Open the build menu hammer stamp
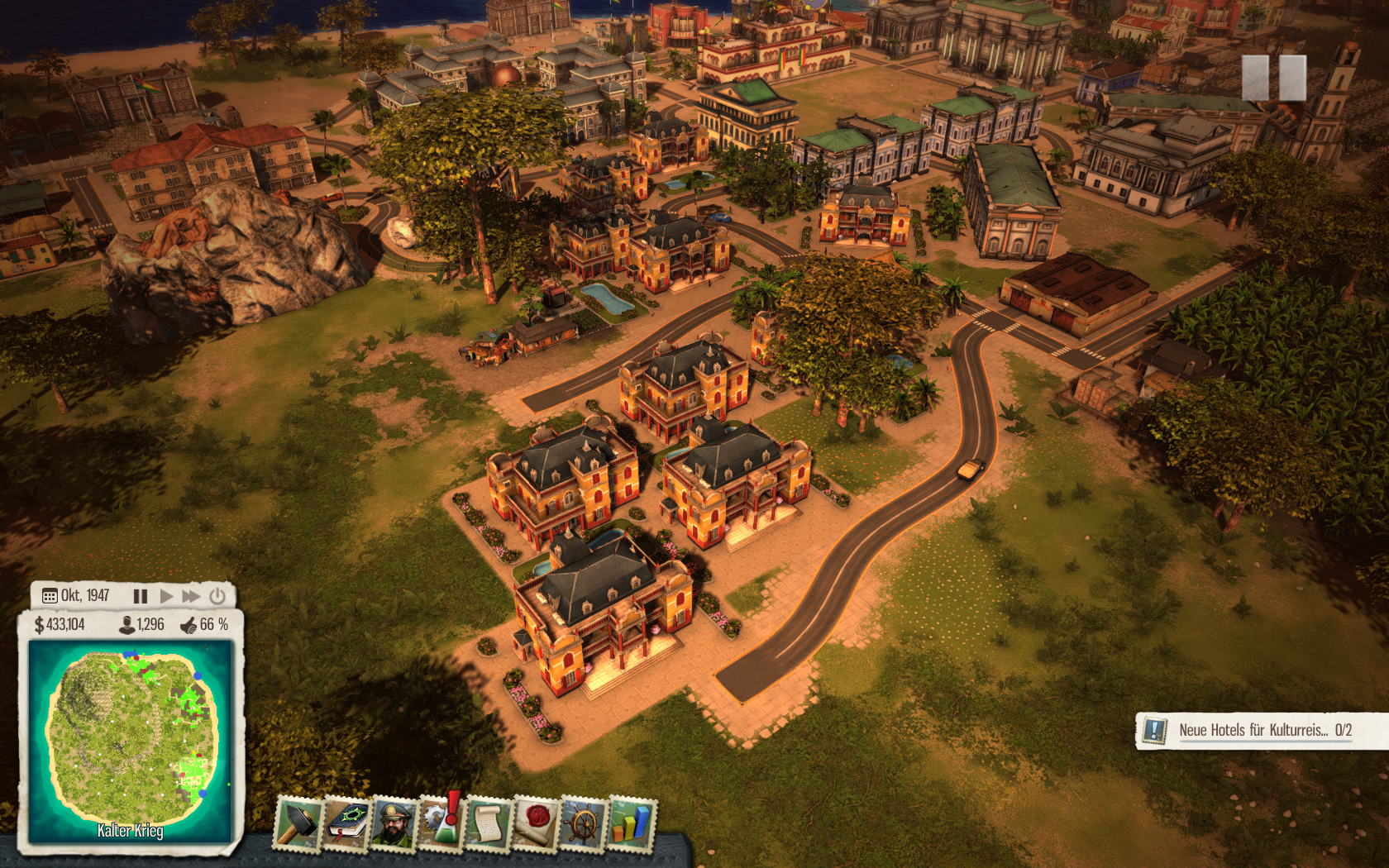This screenshot has height=868, width=1389. [x=298, y=823]
